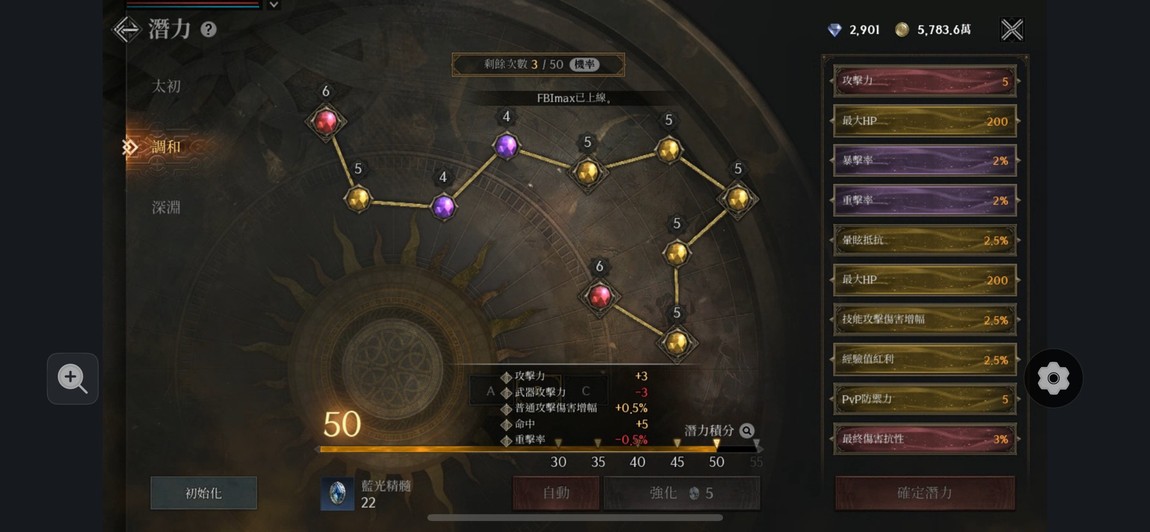
Task: Select the 暴擊率 2% stat row
Action: click(925, 160)
